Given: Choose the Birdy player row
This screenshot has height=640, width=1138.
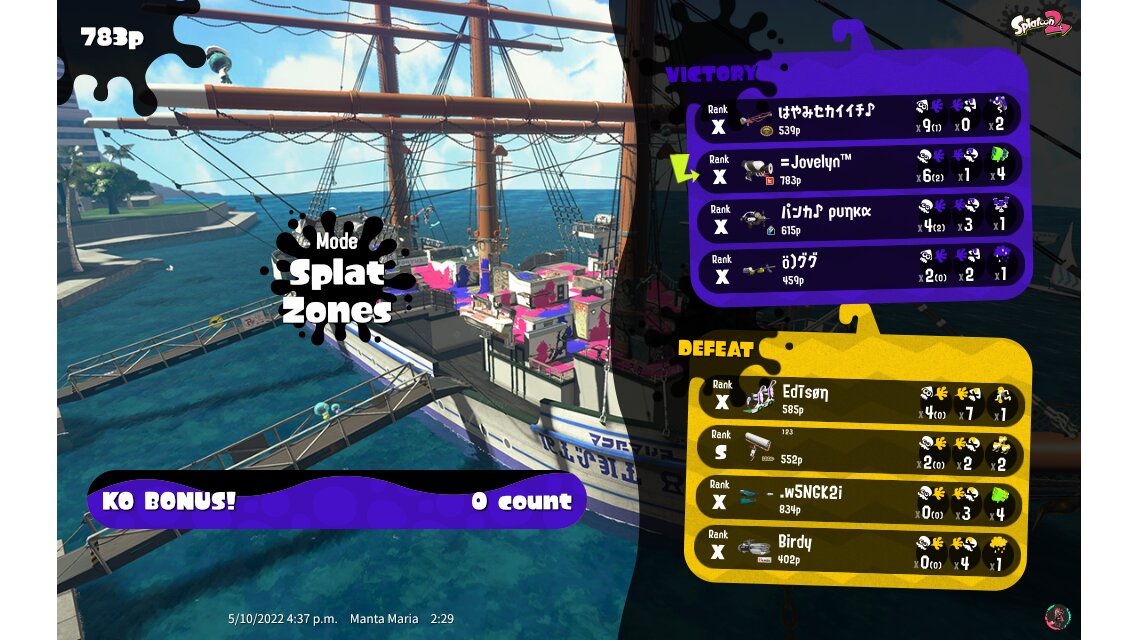Looking at the screenshot, I should click(859, 550).
